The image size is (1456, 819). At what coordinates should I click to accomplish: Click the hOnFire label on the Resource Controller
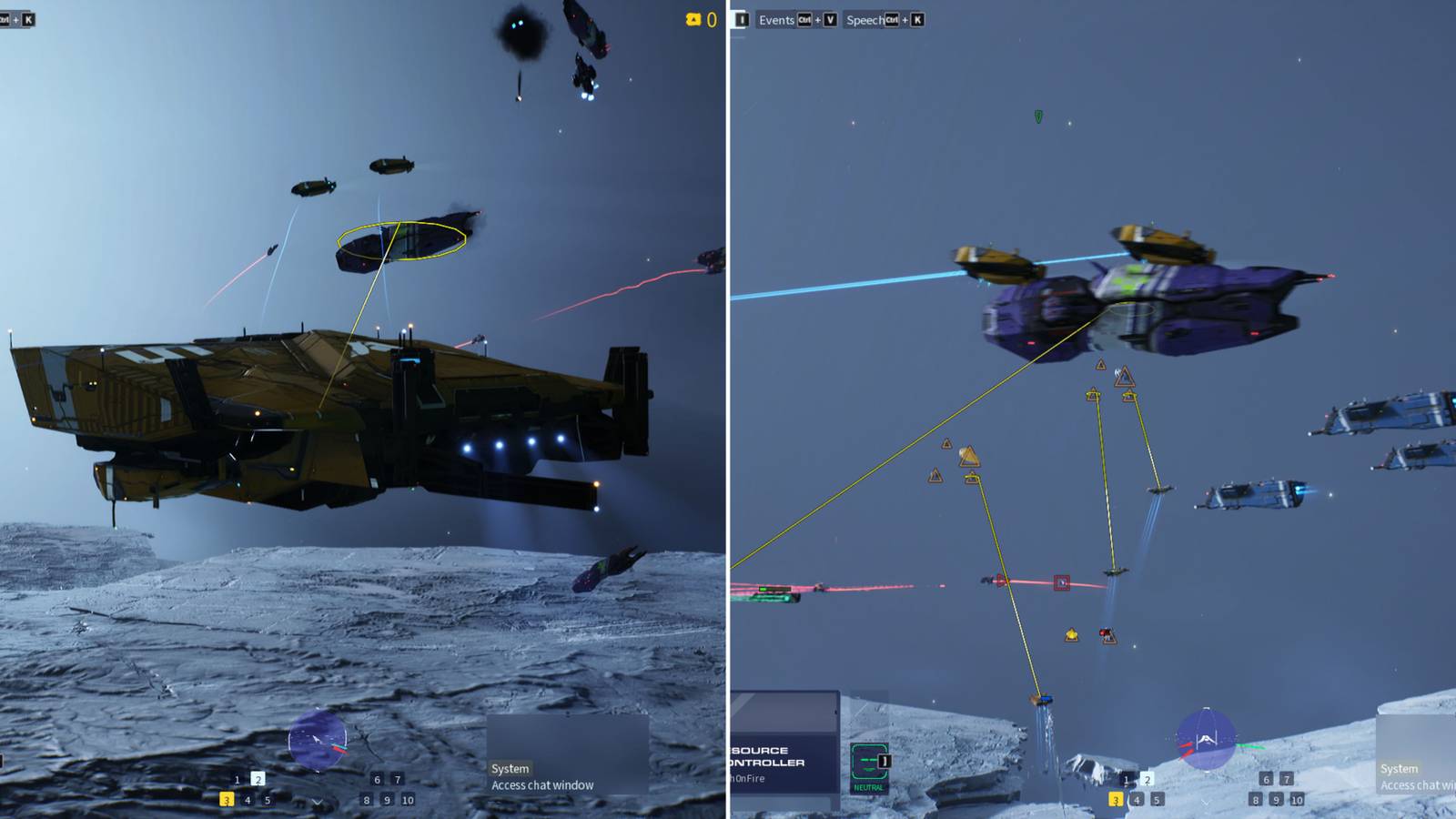tap(746, 776)
